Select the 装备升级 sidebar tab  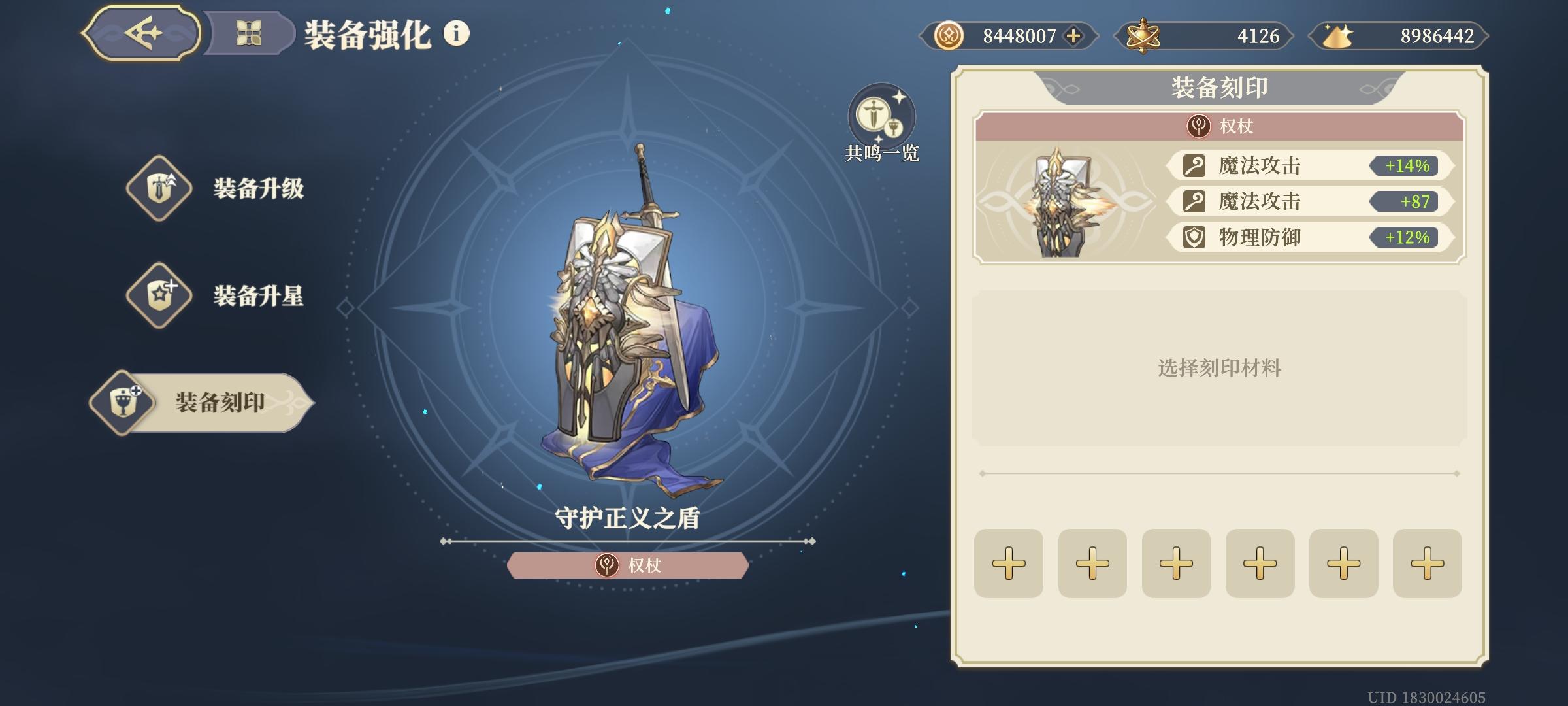click(x=209, y=190)
